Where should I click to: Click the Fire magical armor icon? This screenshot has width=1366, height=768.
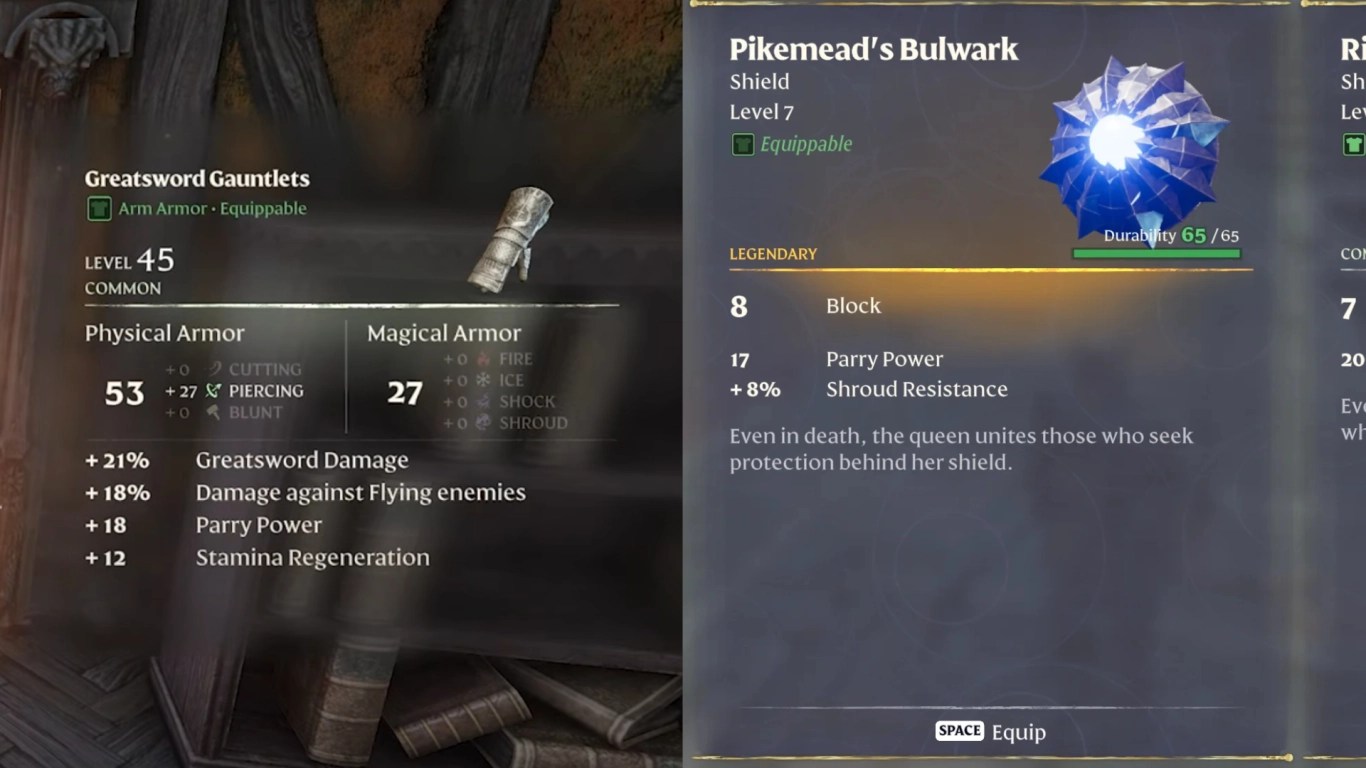[481, 358]
